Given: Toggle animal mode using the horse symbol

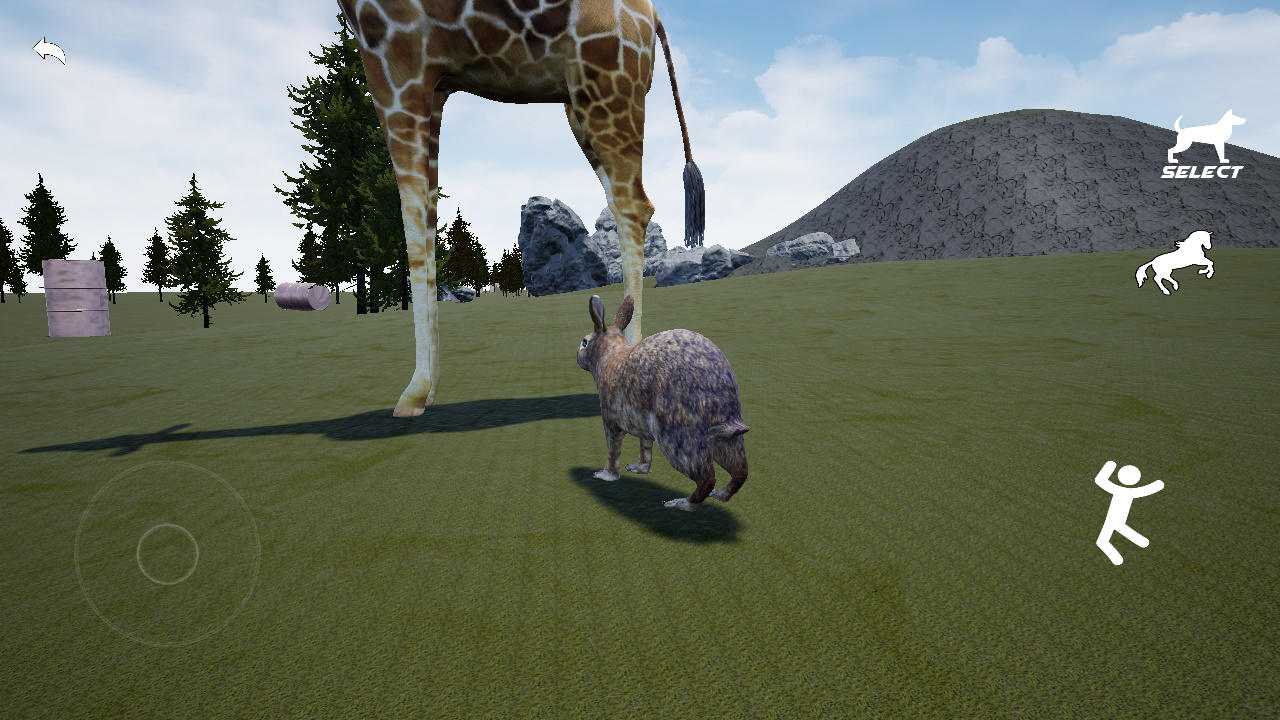Looking at the screenshot, I should [1173, 259].
